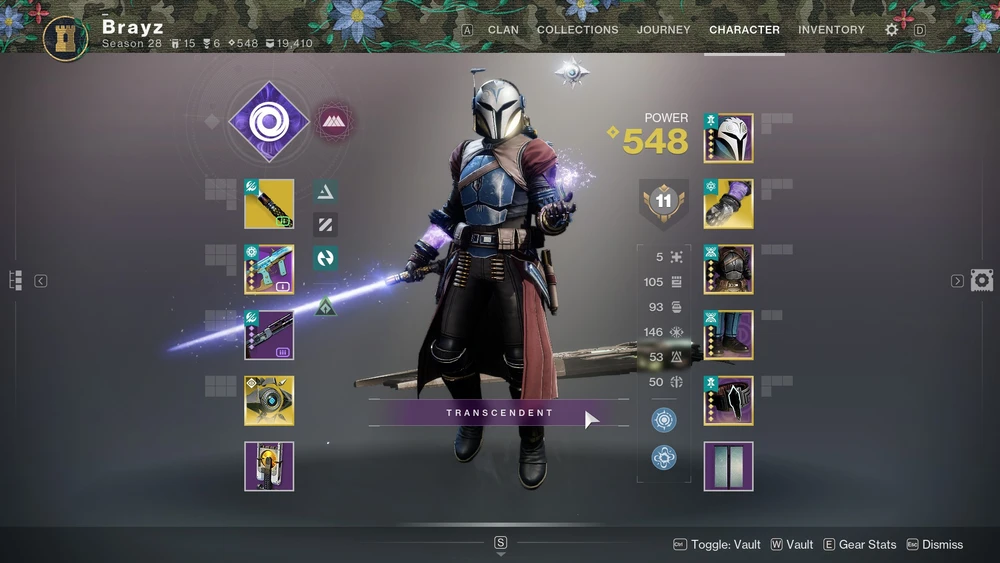Click the Transcendent banner
This screenshot has width=1000, height=563.
click(x=499, y=412)
